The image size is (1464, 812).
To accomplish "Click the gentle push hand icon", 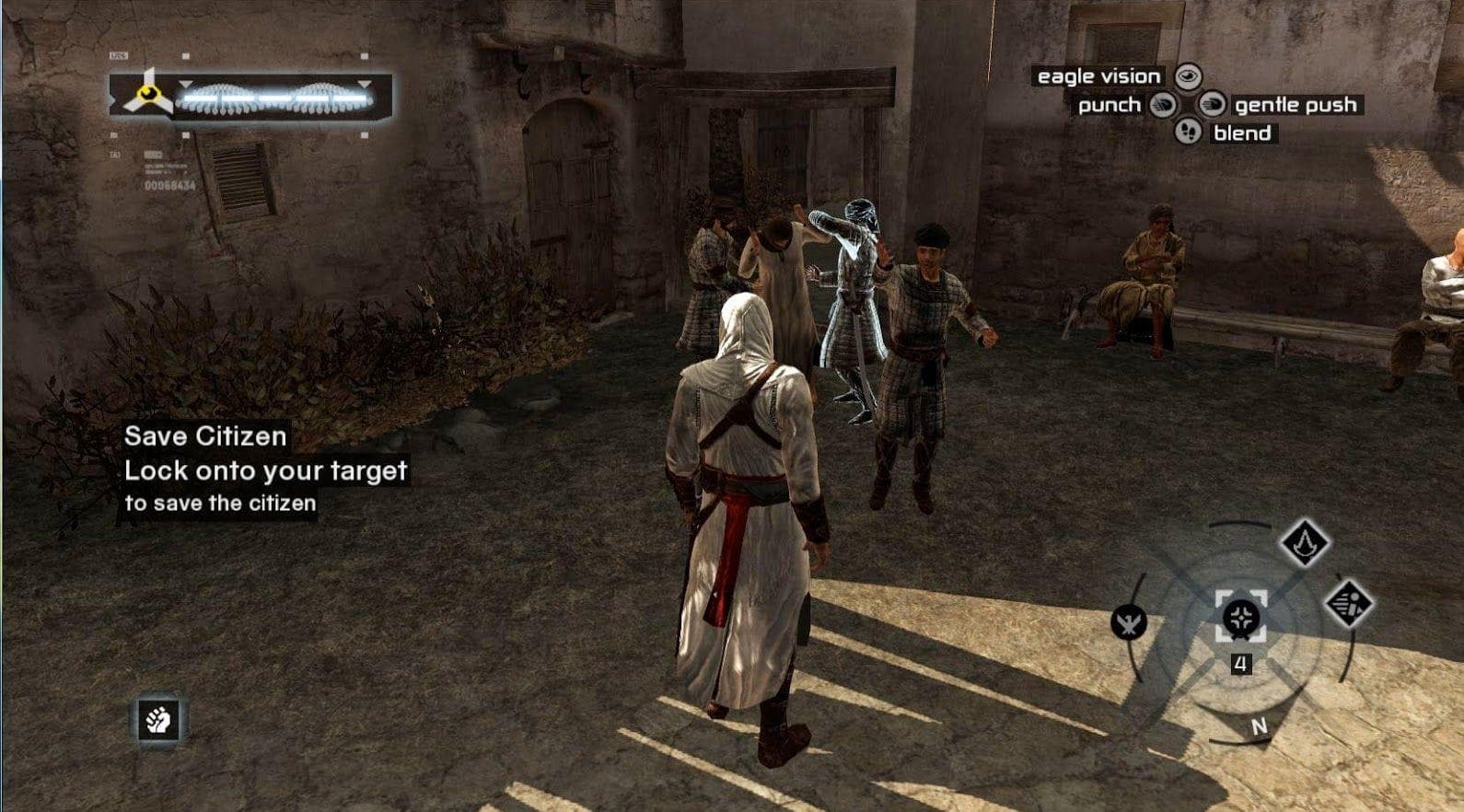I will point(1212,104).
